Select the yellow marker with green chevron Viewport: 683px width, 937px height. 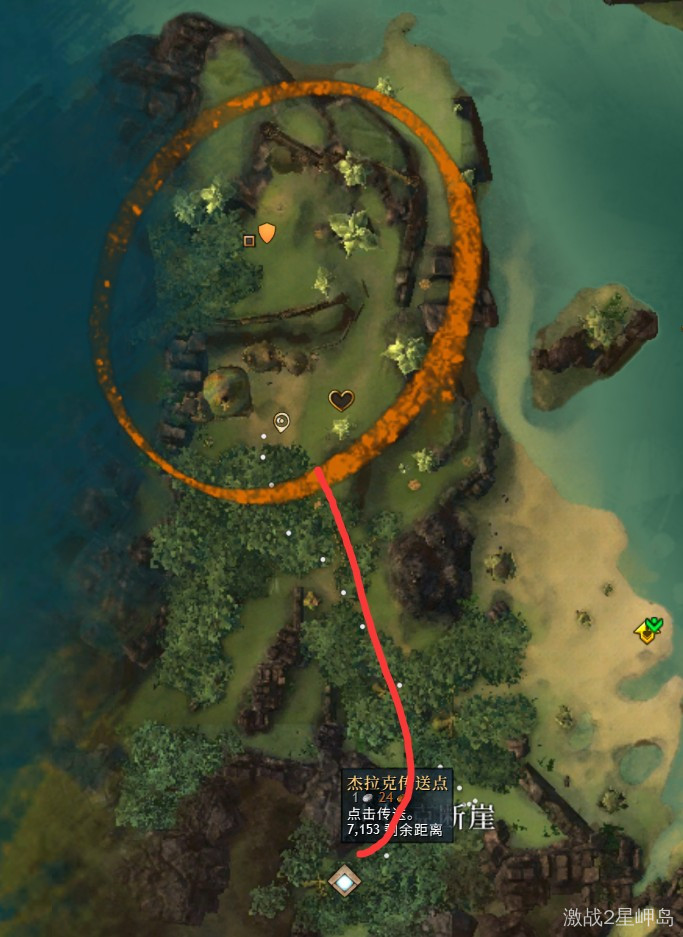click(x=649, y=630)
